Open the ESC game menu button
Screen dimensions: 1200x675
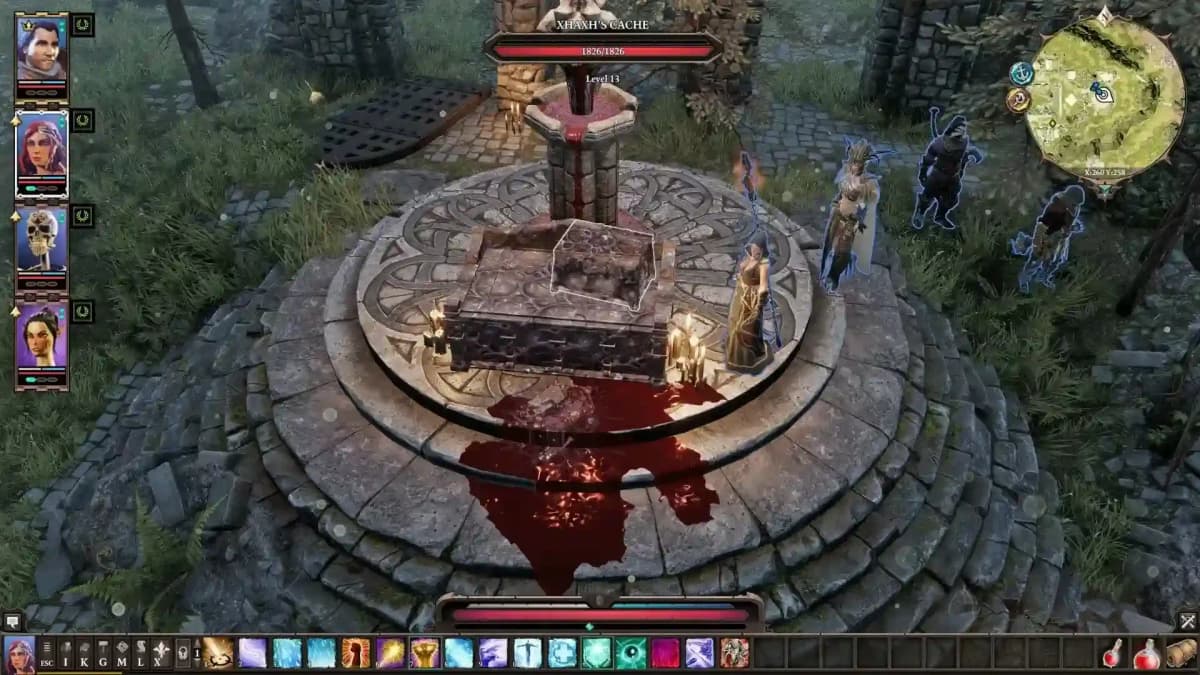pyautogui.click(x=47, y=653)
